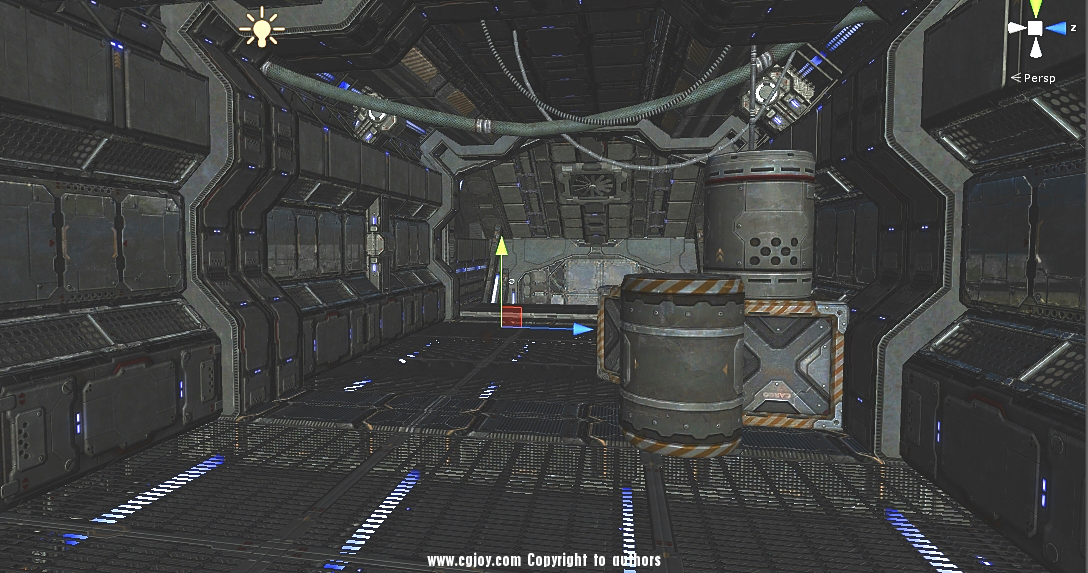Click the red square plane handle
Image resolution: width=1088 pixels, height=573 pixels.
click(x=512, y=316)
